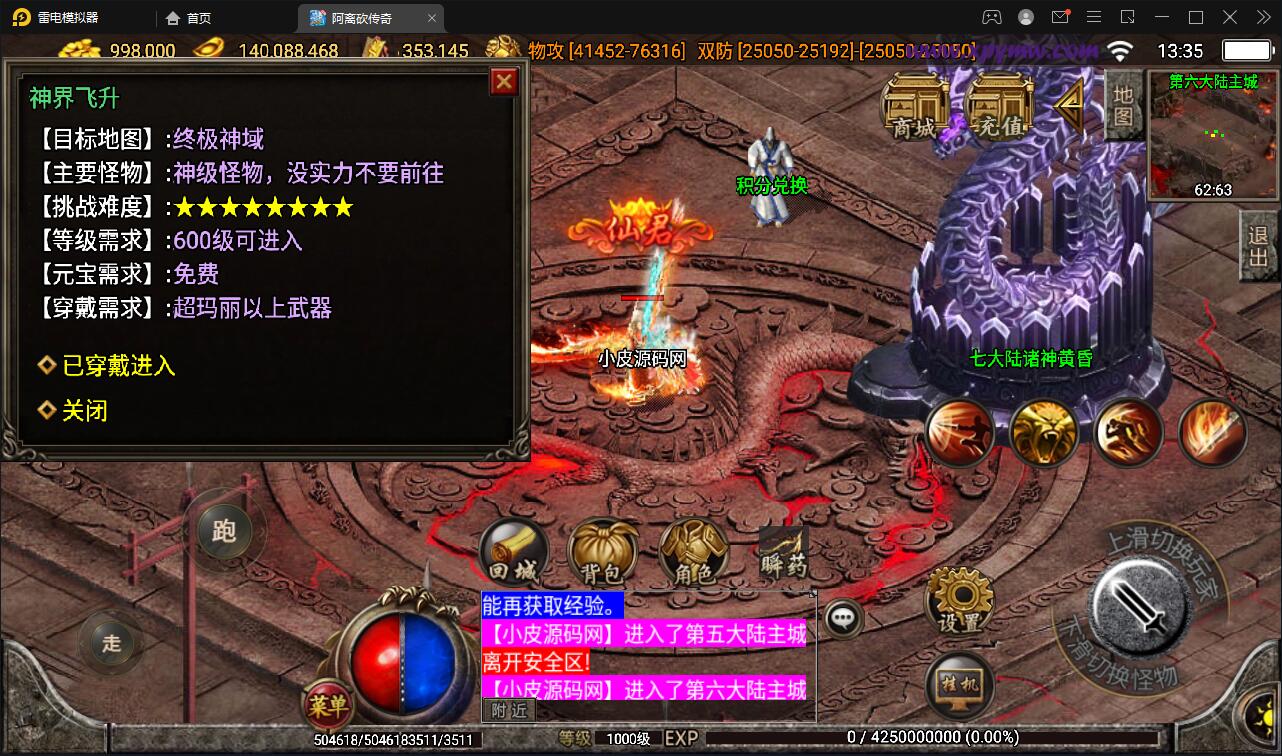Toggle walk mode with the 走 button

[110, 645]
